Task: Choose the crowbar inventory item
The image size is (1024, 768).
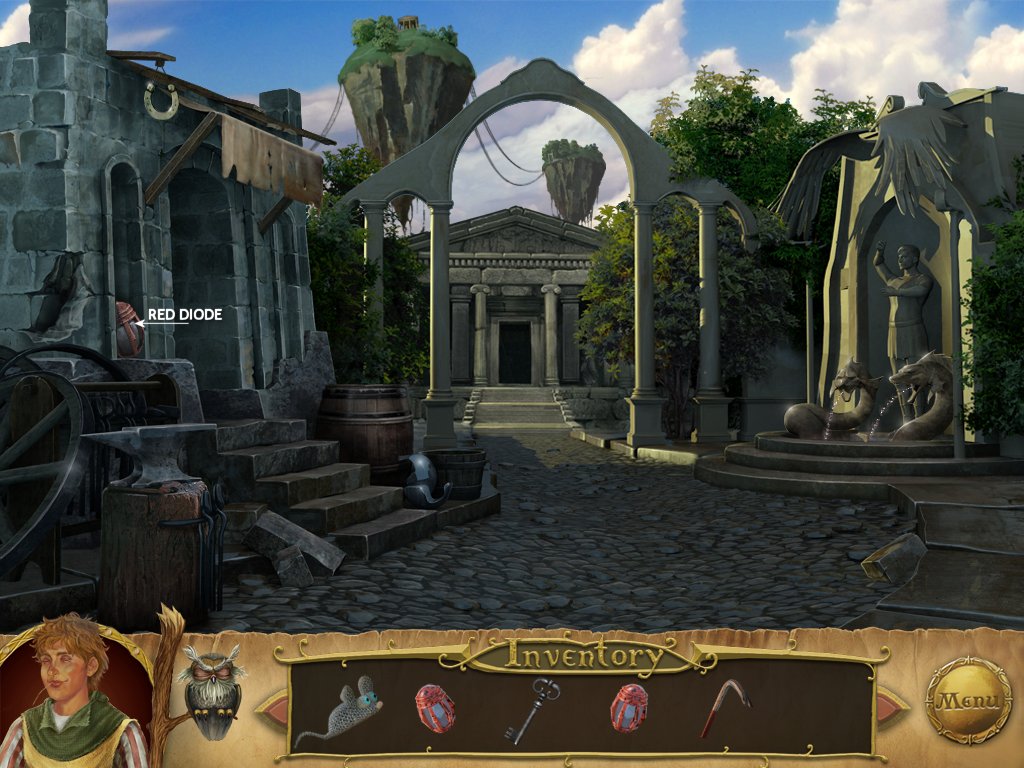Action: click(x=725, y=706)
